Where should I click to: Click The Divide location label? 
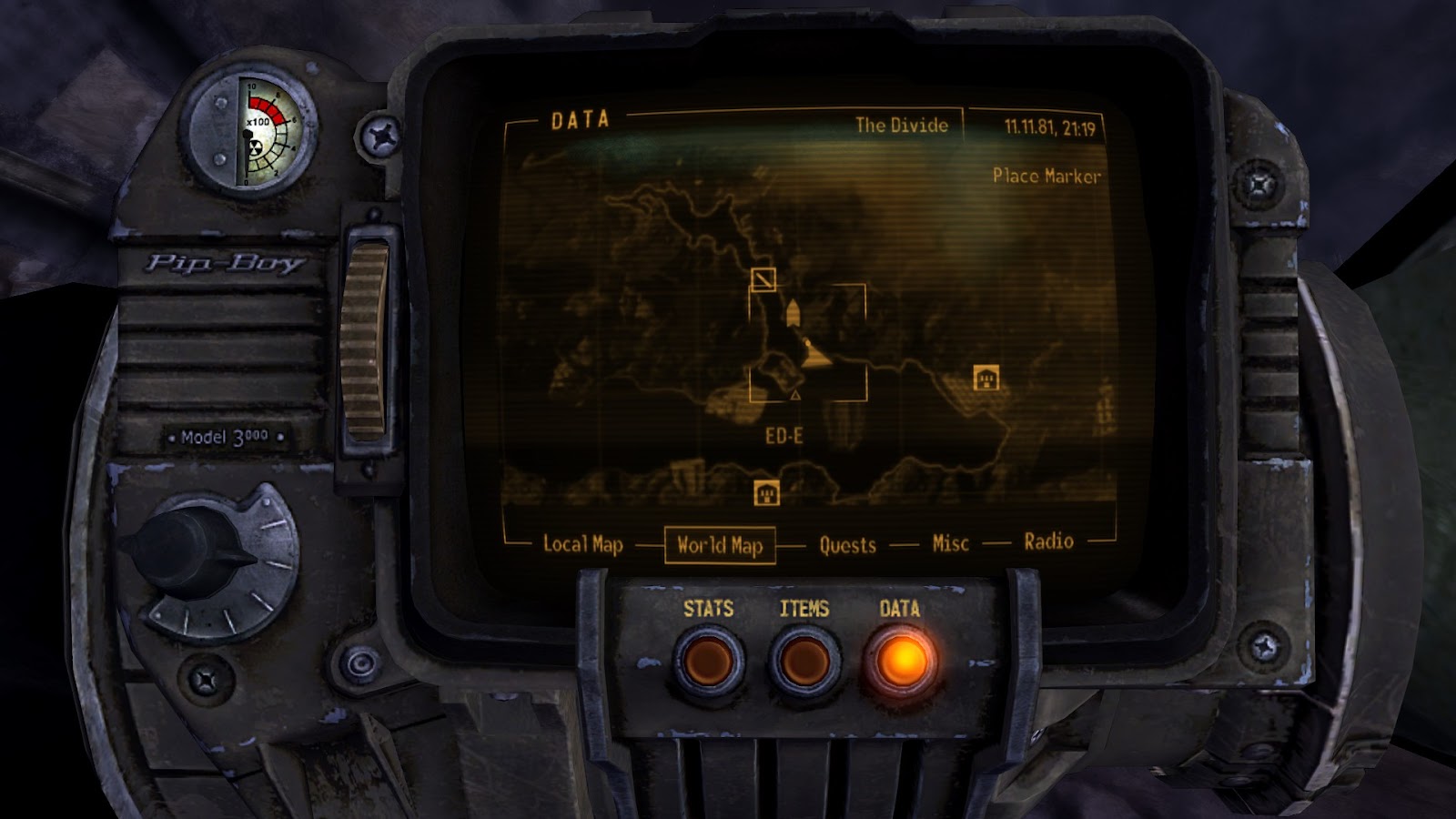point(904,126)
